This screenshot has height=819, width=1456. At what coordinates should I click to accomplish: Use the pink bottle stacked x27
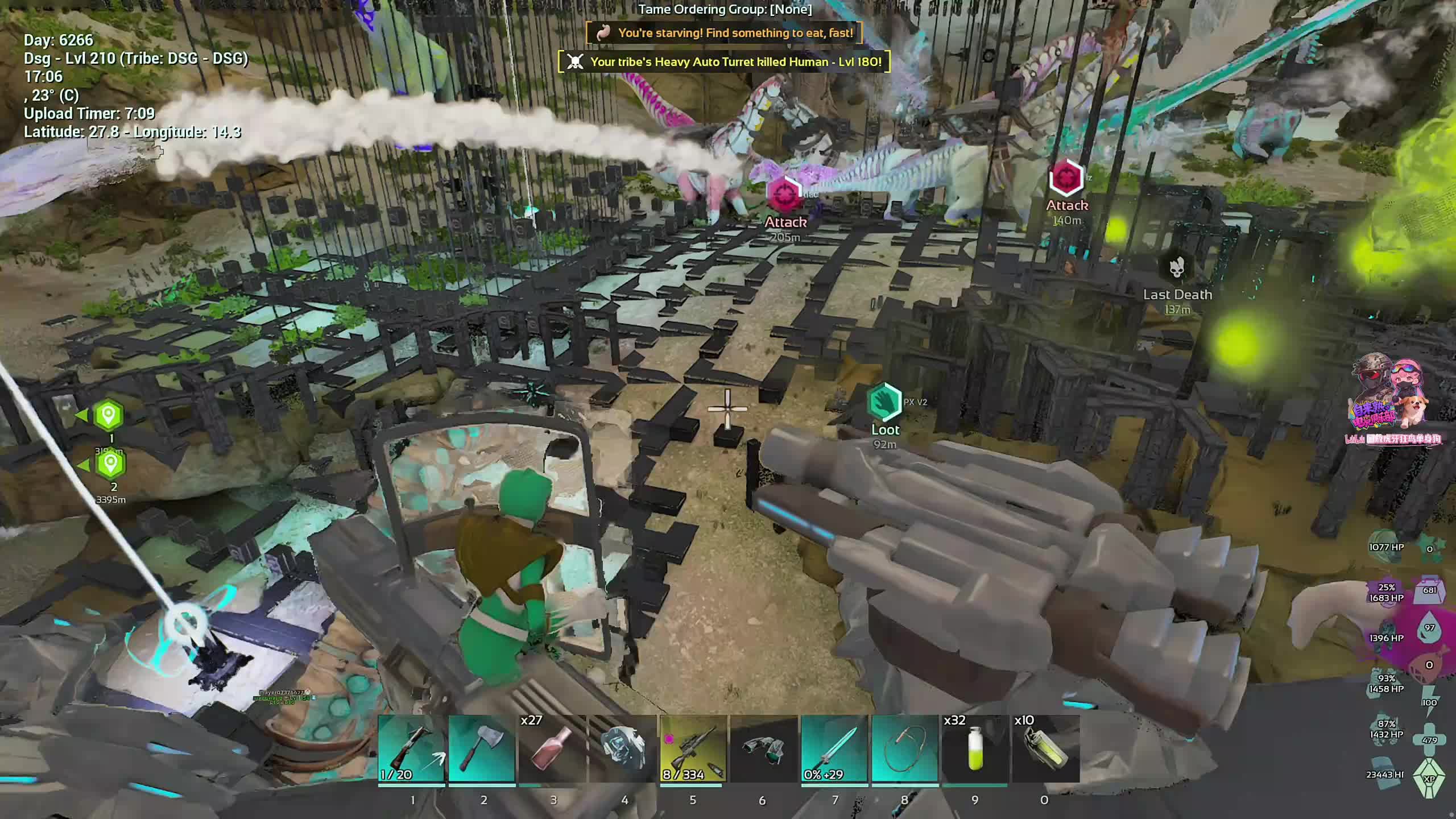point(552,748)
